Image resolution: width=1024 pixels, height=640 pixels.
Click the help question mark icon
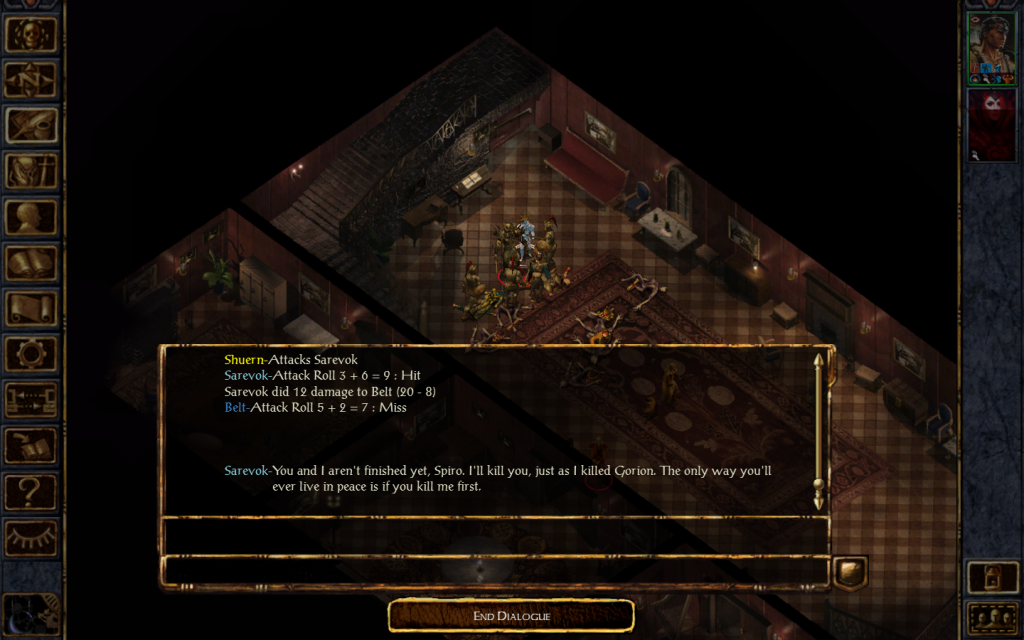31,491
